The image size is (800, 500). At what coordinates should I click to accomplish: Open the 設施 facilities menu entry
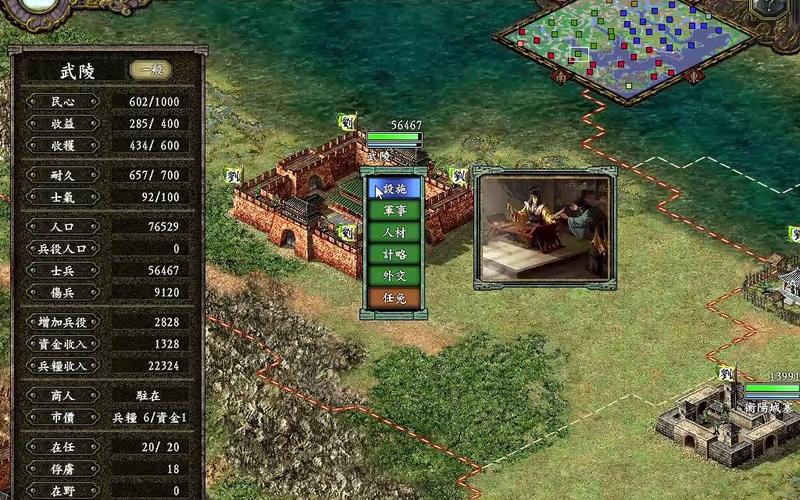pyautogui.click(x=394, y=188)
